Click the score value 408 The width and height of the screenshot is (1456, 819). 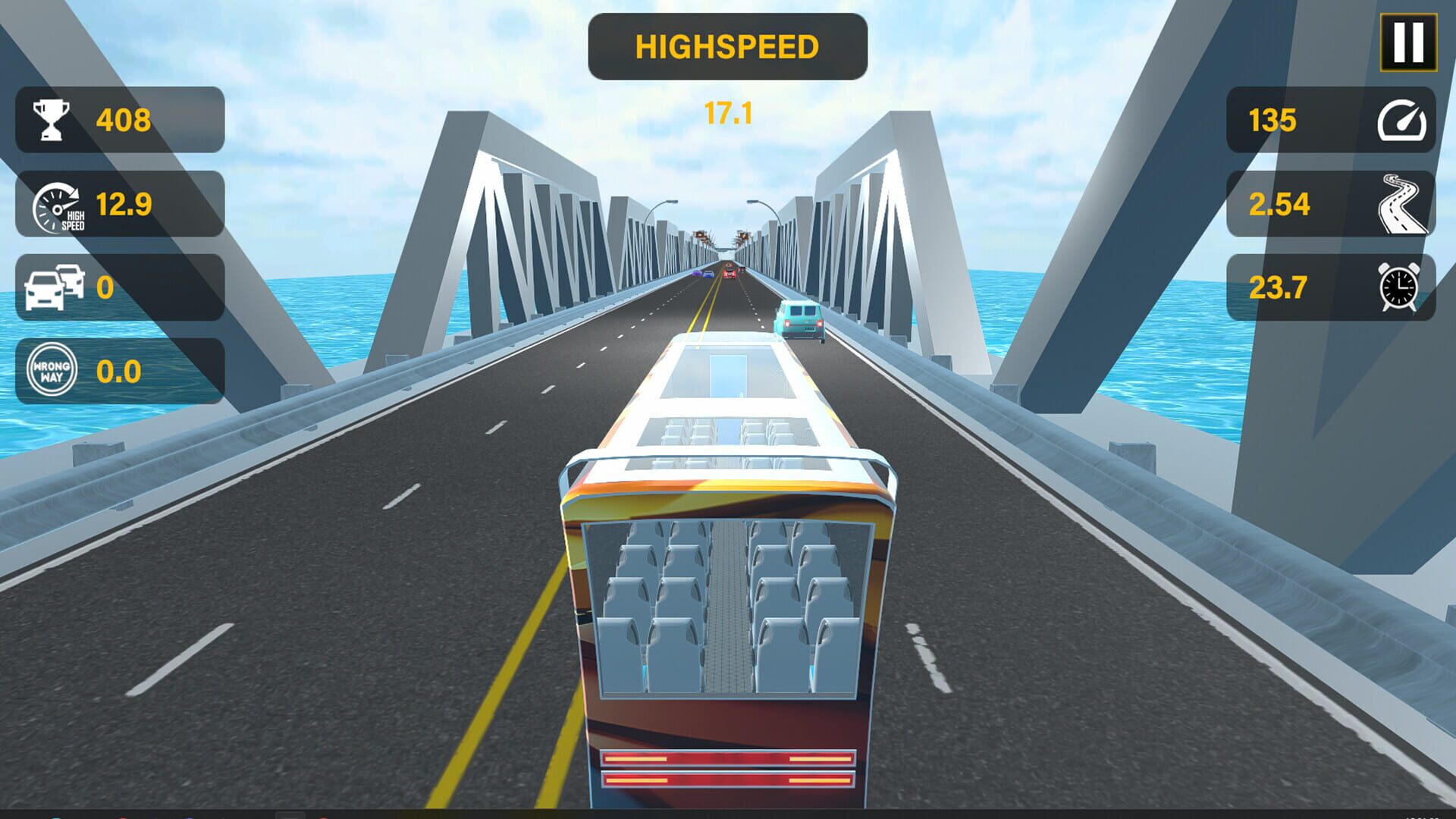[124, 118]
